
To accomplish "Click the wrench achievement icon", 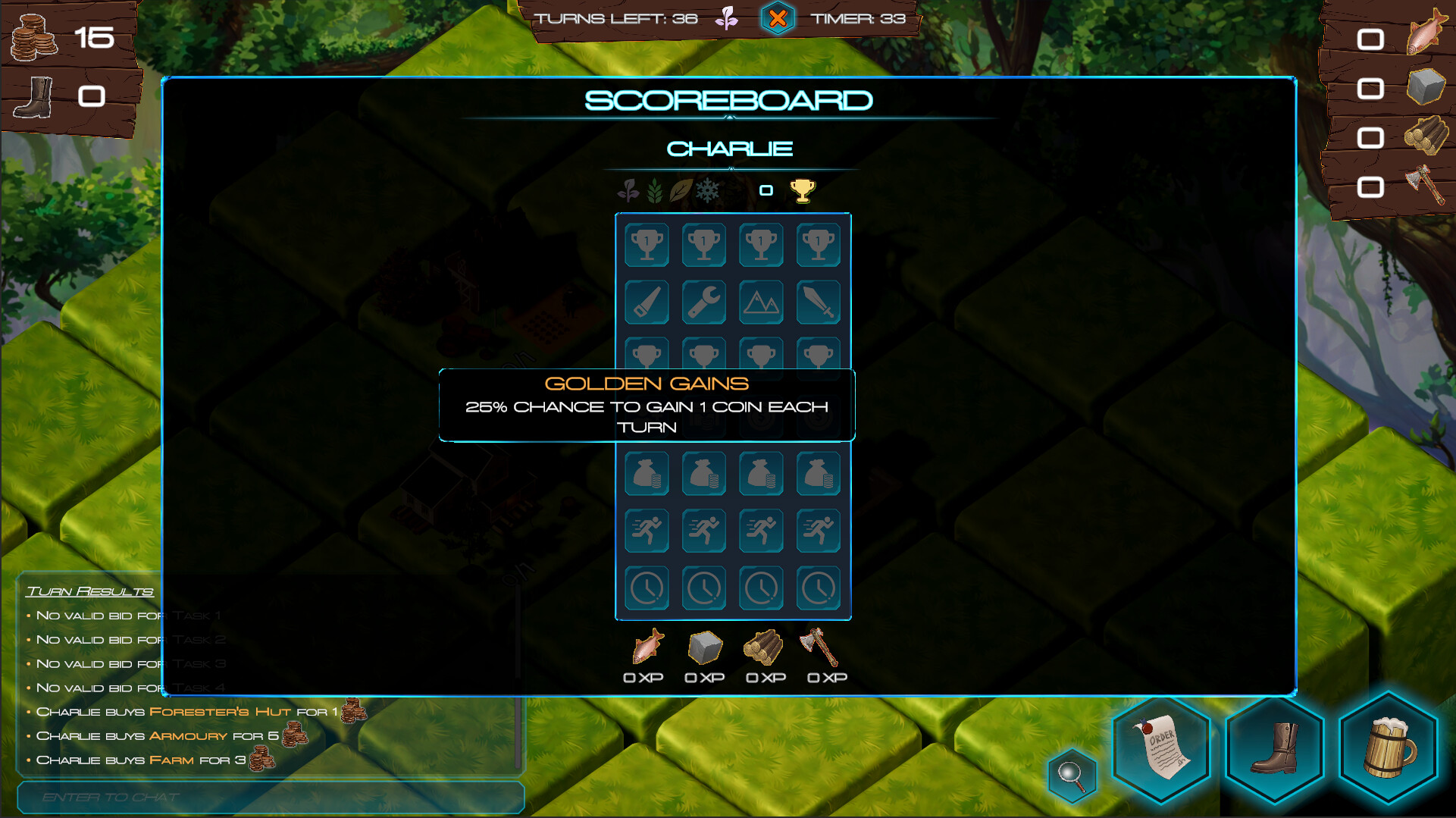I will coord(703,302).
